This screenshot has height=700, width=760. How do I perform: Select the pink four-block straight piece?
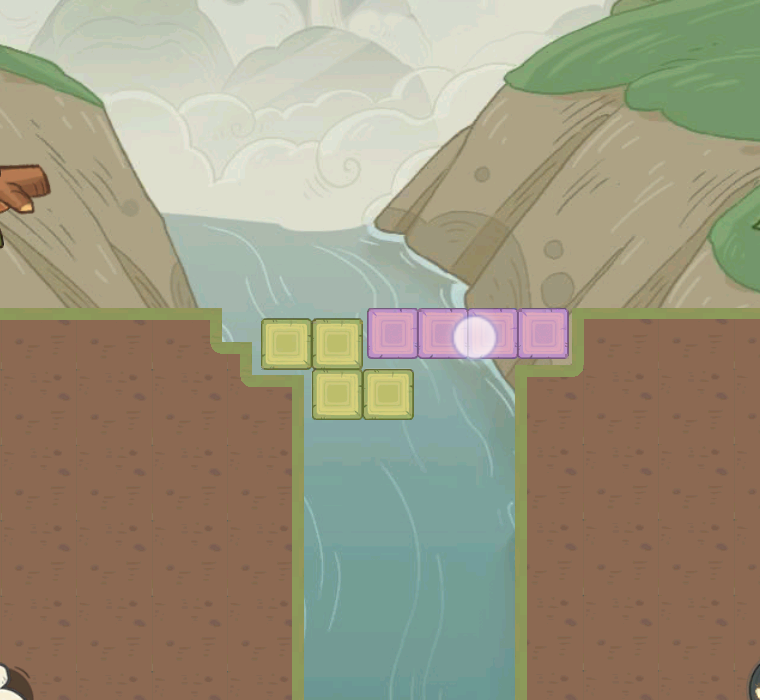(467, 334)
